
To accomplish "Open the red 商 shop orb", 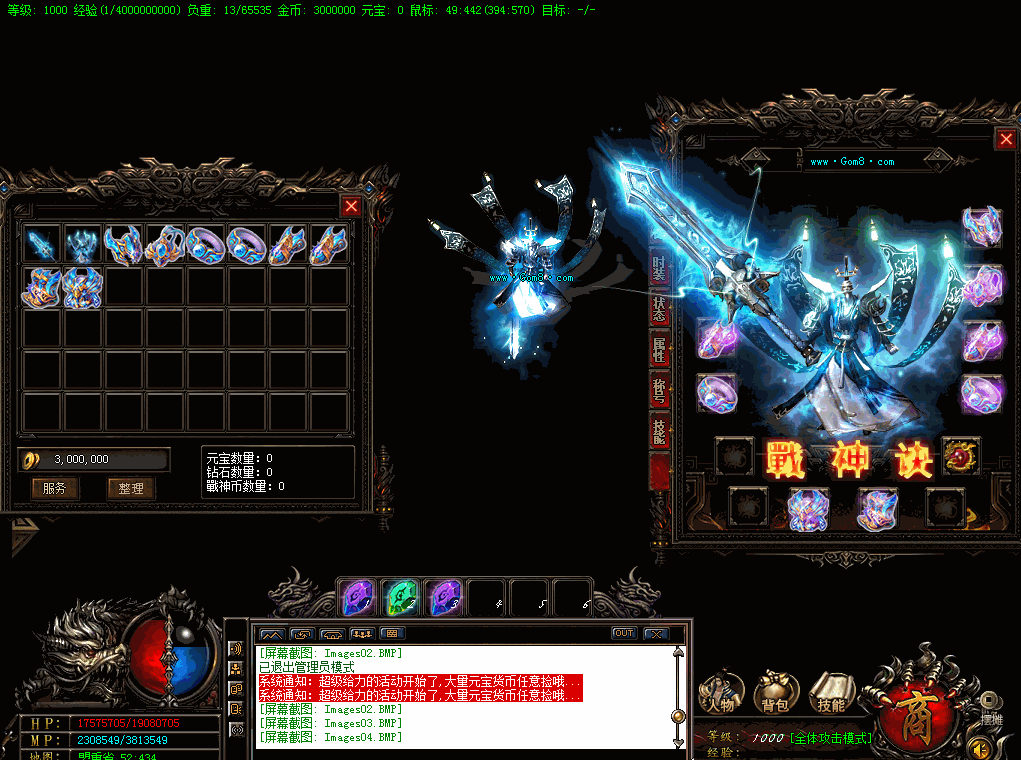I will pos(913,708).
